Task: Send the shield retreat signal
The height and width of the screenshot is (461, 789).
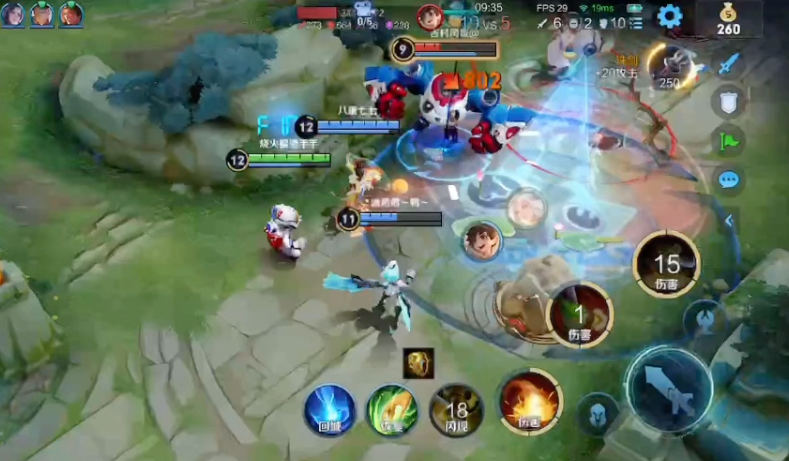Action: click(x=728, y=101)
